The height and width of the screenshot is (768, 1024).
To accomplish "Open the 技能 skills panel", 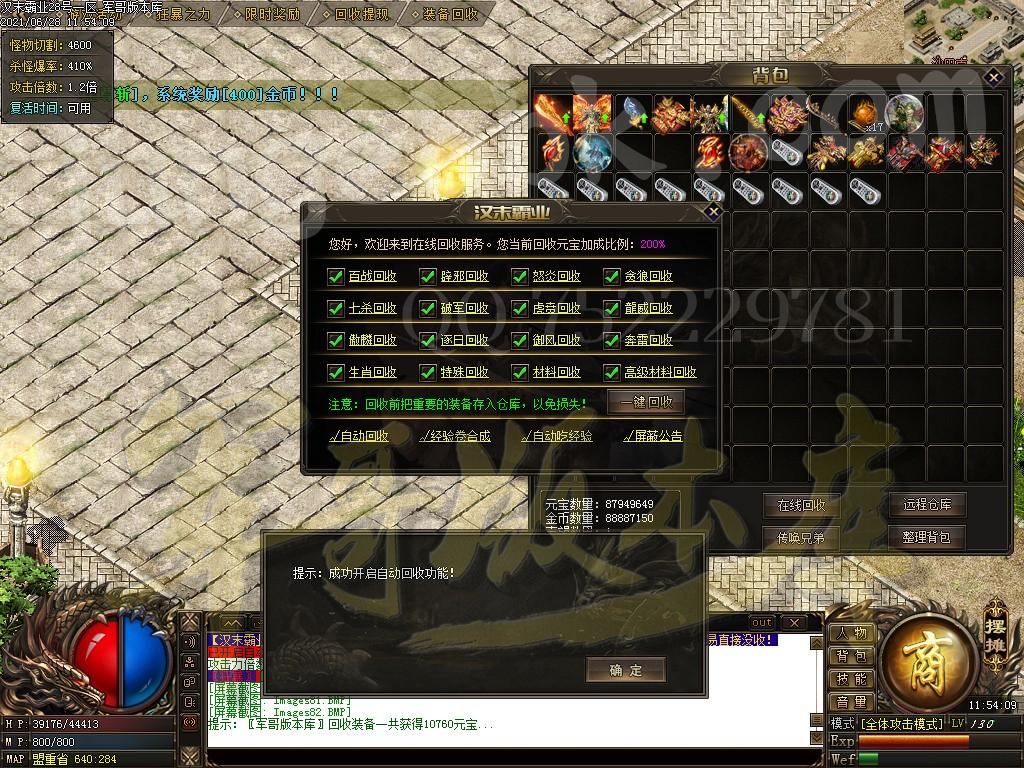I will (x=852, y=679).
